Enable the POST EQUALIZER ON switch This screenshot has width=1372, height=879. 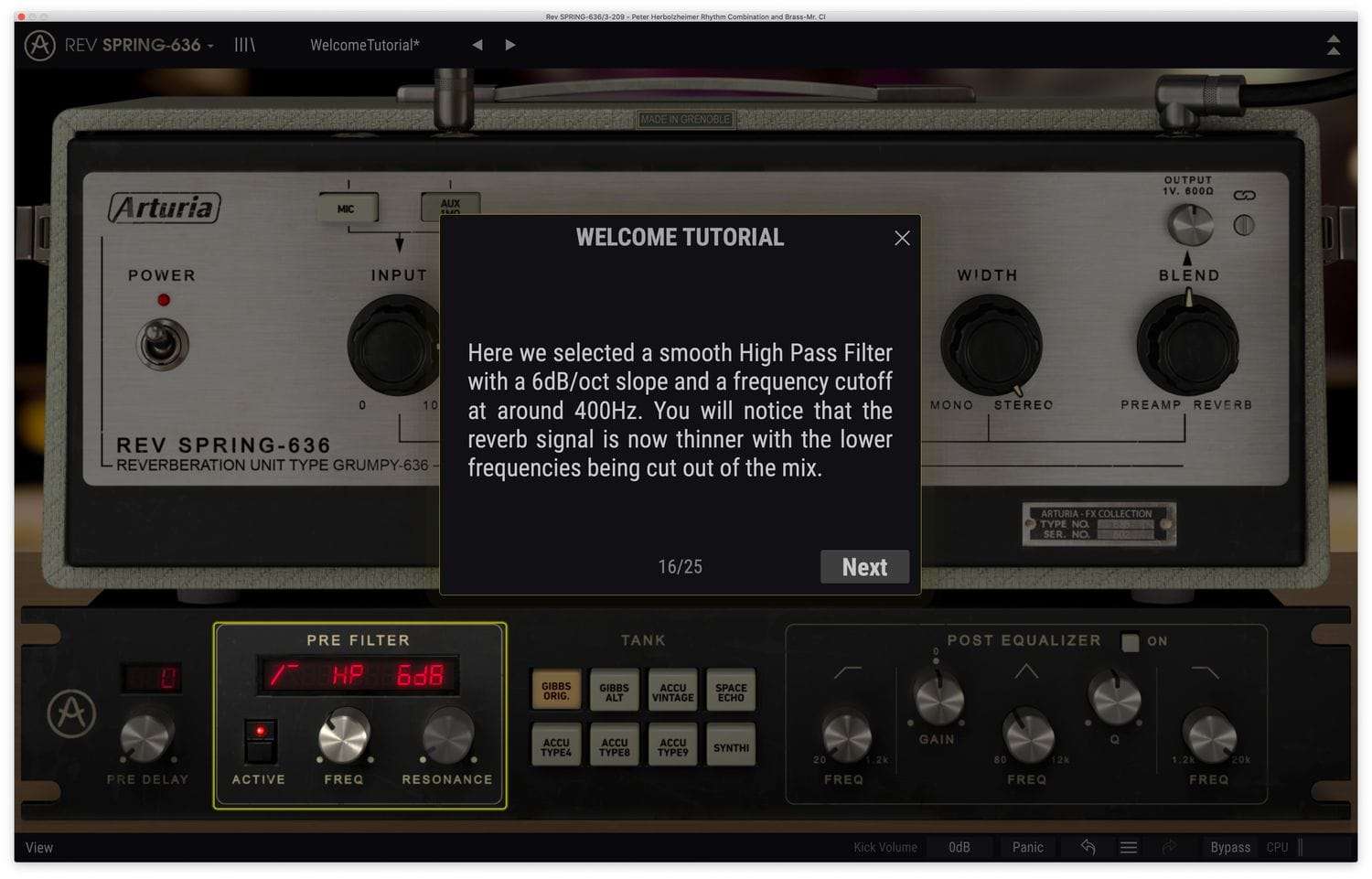click(1130, 641)
